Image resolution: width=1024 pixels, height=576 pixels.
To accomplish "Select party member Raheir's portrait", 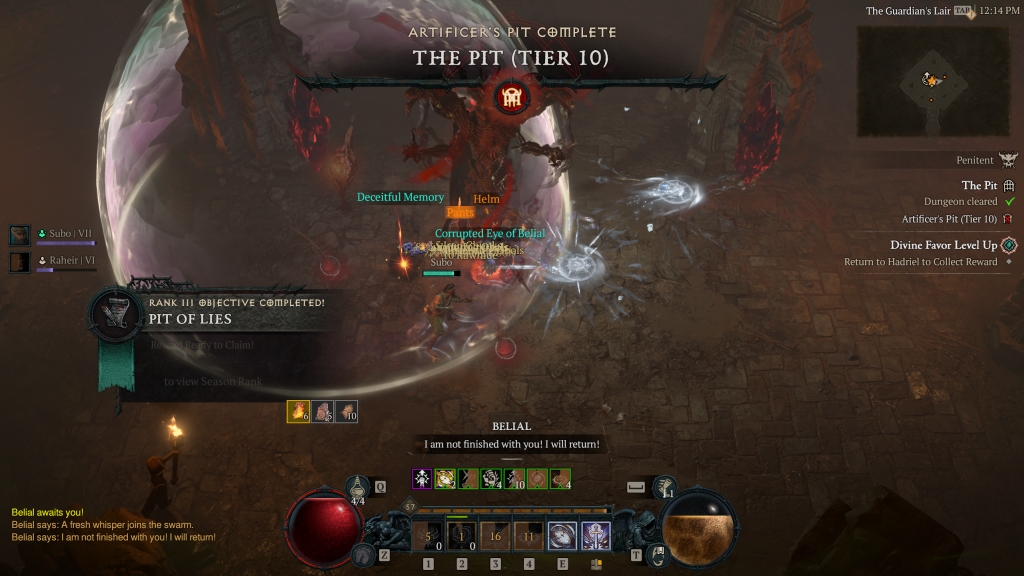I will click(x=20, y=262).
